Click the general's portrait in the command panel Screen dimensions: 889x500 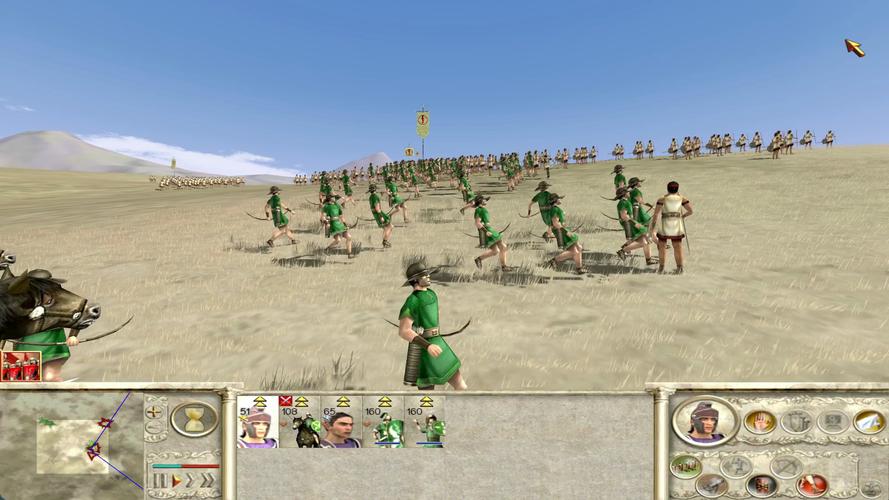tap(706, 421)
